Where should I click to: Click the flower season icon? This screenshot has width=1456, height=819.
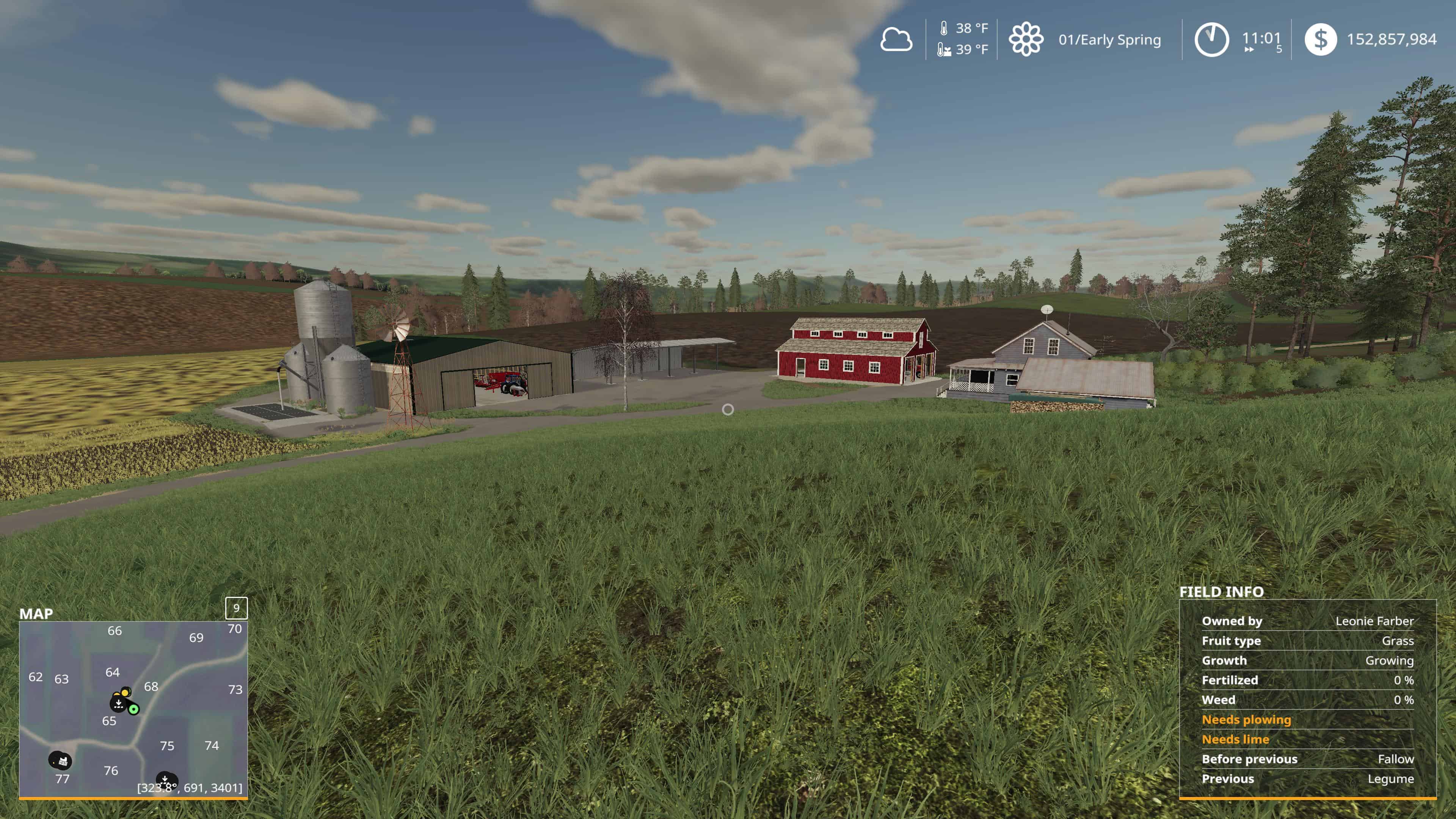pyautogui.click(x=1026, y=39)
